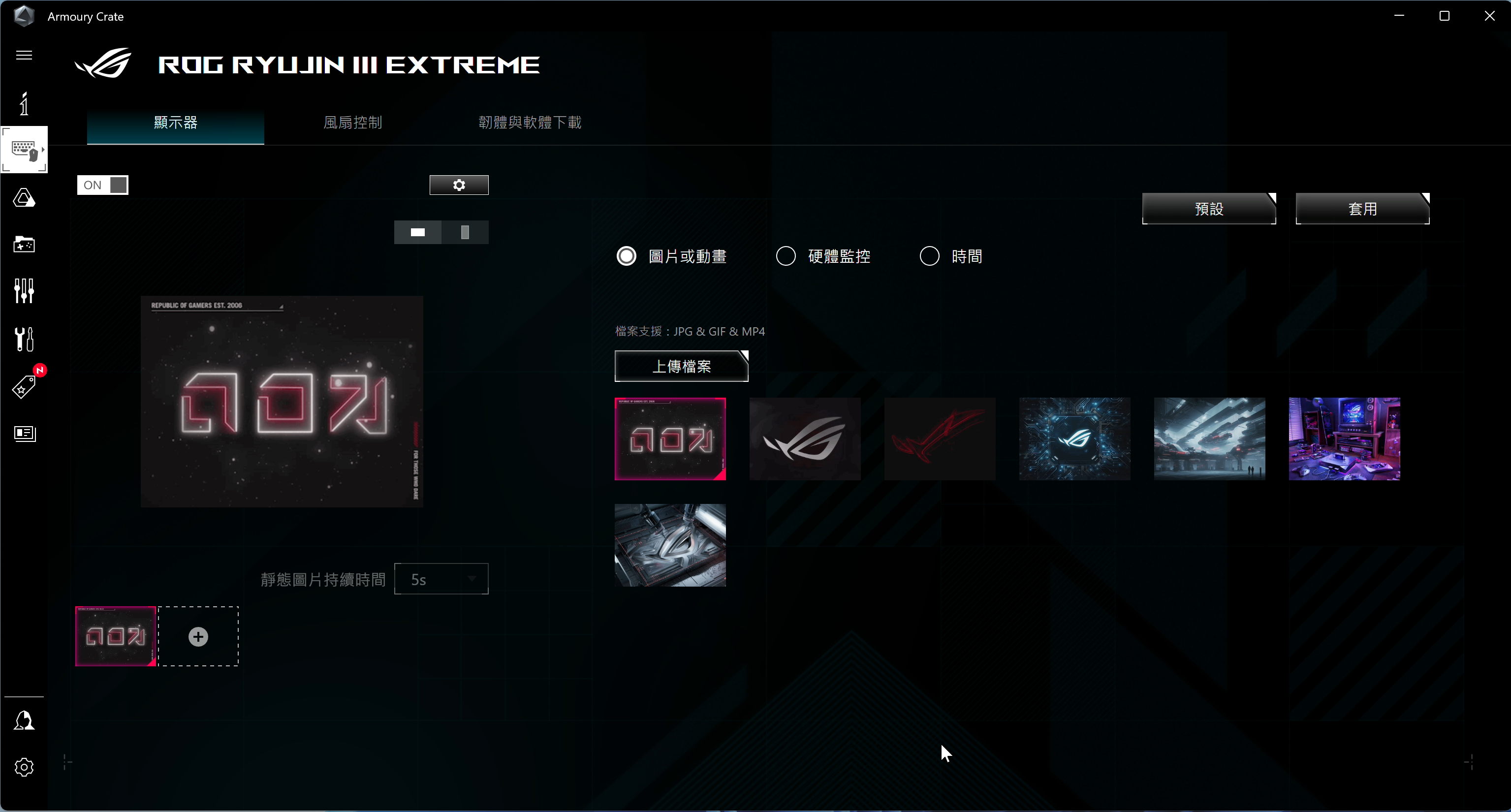Select the device configuration keyboard icon
1511x812 pixels.
tap(24, 150)
